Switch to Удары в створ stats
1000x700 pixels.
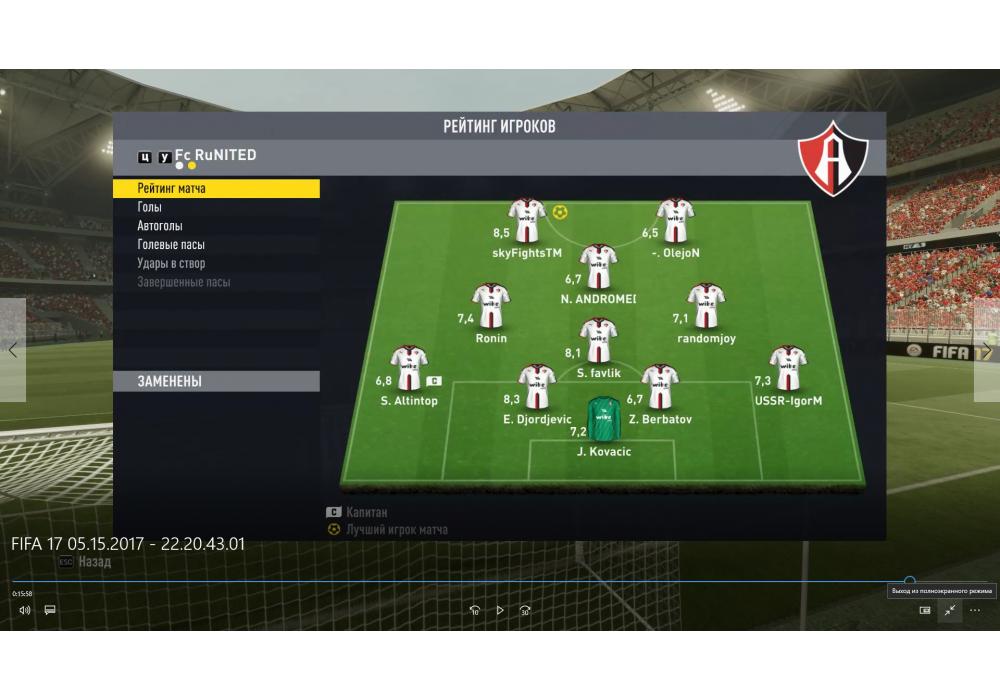point(171,264)
